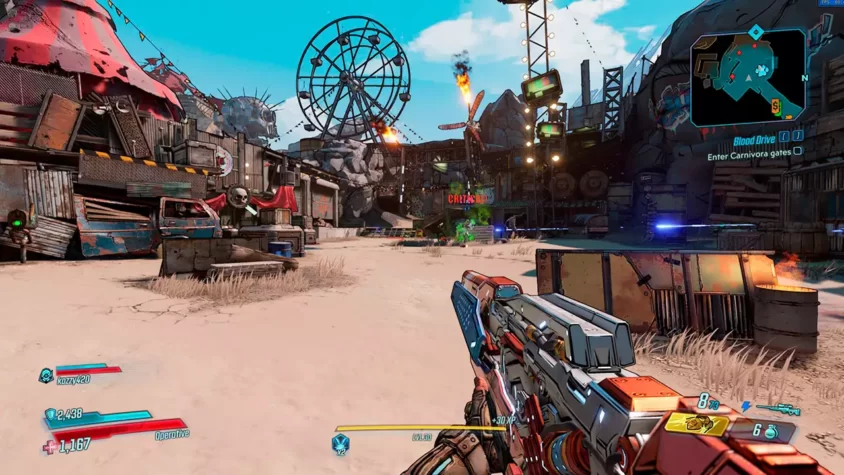This screenshot has height=475, width=844.
Task: Tick the Enter Carnivora gates objective box
Action: point(797,151)
